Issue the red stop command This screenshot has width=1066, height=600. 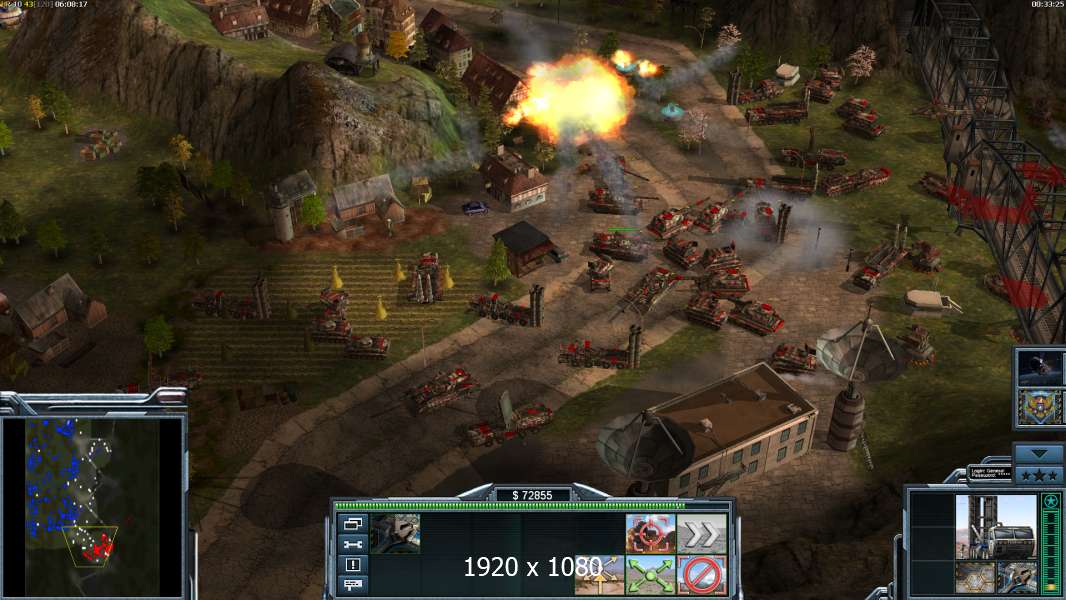(702, 575)
